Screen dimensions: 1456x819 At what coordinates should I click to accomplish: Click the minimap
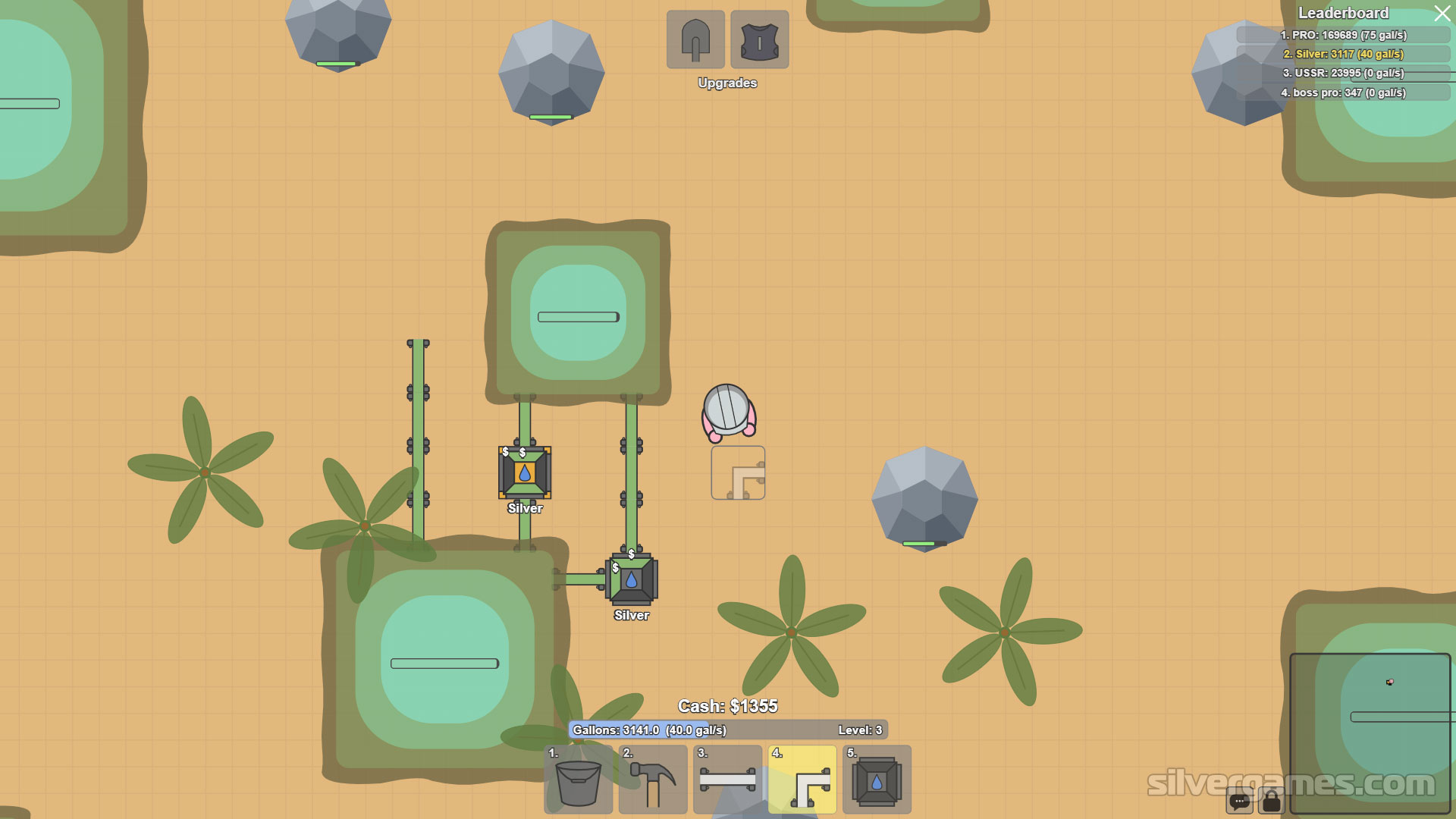pyautogui.click(x=1370, y=733)
